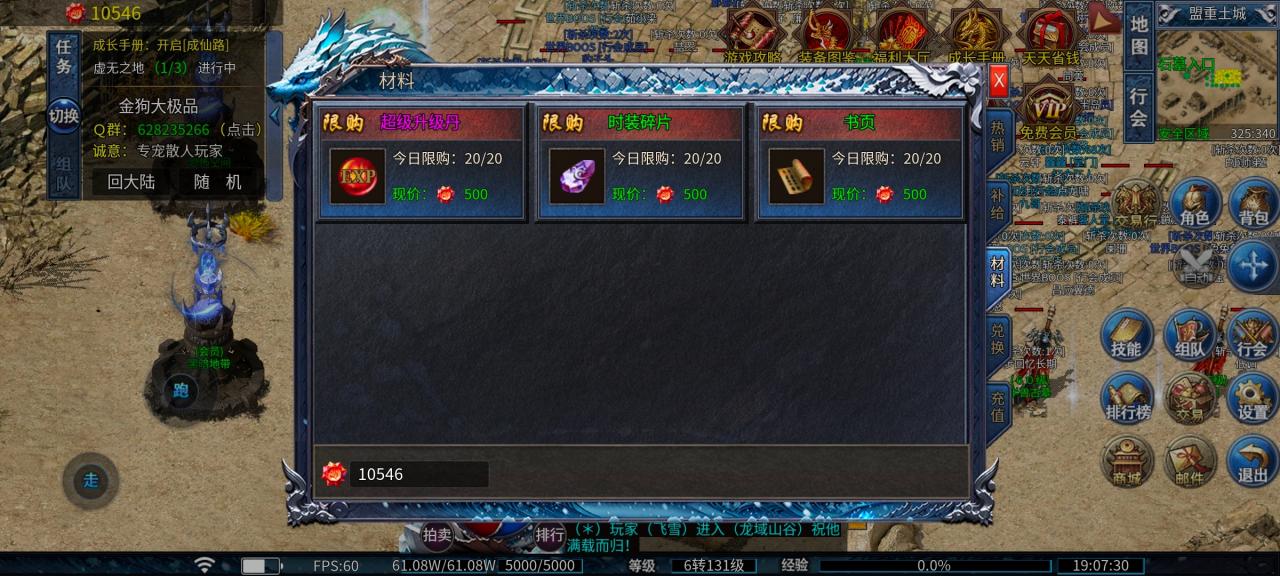Open the 拍卖 auction button
1280x576 pixels.
tap(437, 535)
